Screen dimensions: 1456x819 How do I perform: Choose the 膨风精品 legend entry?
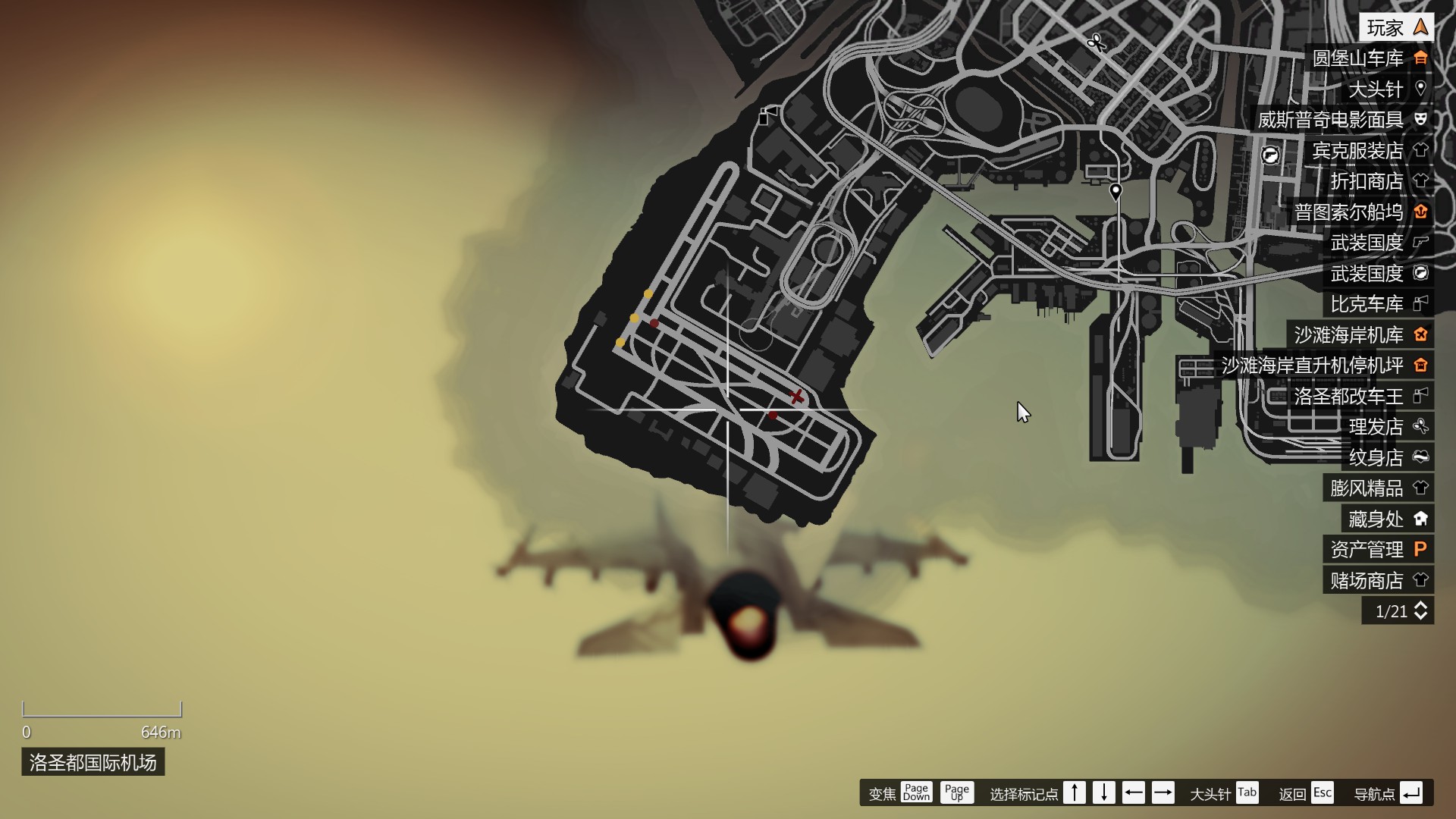click(x=1378, y=488)
